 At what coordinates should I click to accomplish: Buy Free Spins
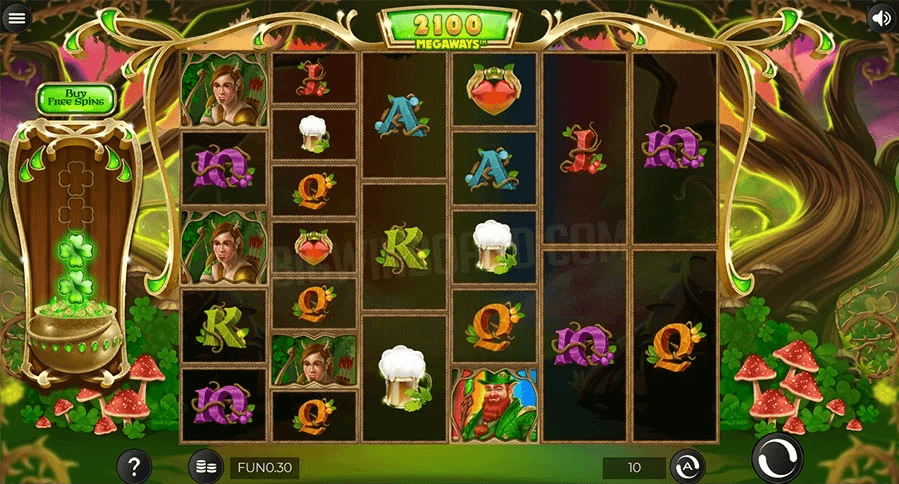coord(76,99)
